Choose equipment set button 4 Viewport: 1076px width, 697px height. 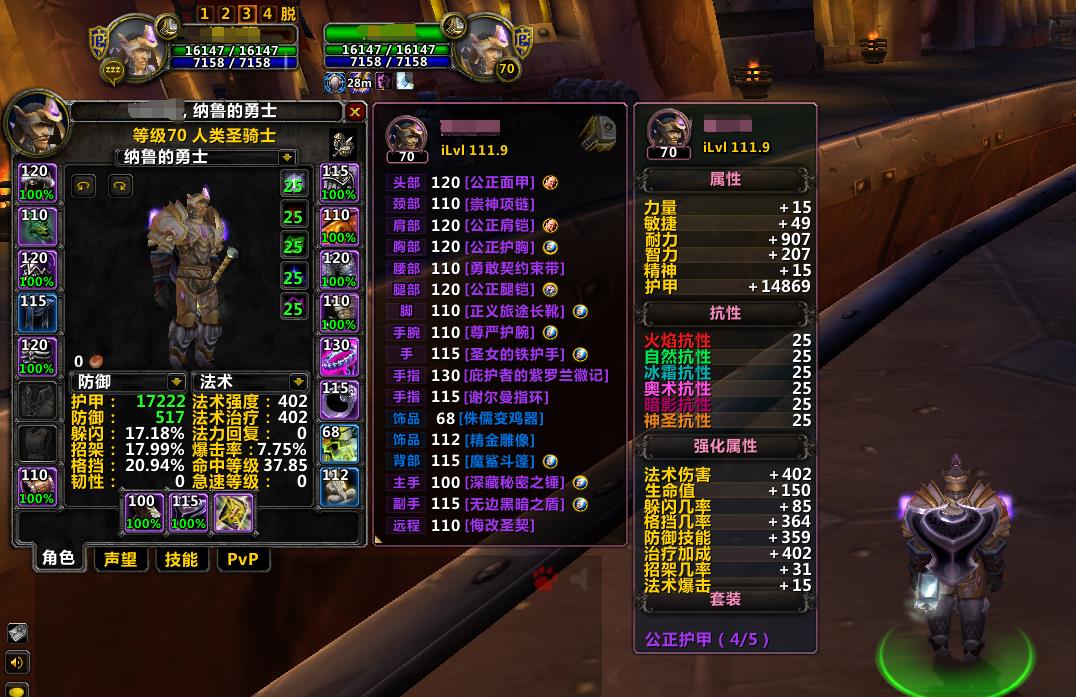(x=267, y=13)
